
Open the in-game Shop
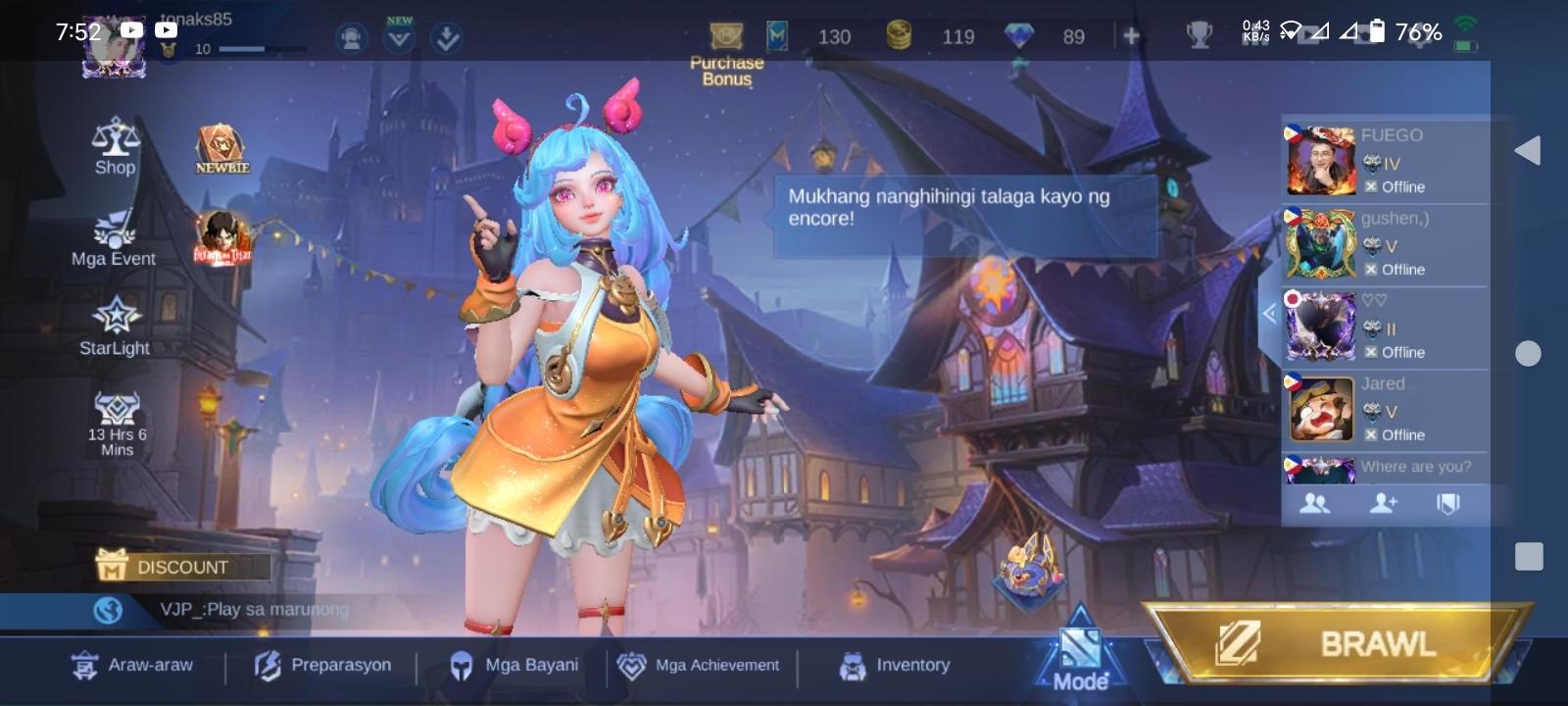(115, 147)
